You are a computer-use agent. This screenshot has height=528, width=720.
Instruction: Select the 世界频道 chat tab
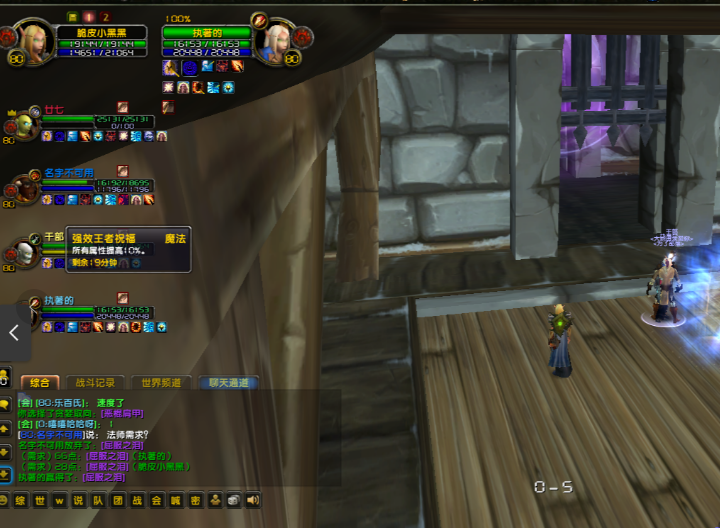point(162,382)
